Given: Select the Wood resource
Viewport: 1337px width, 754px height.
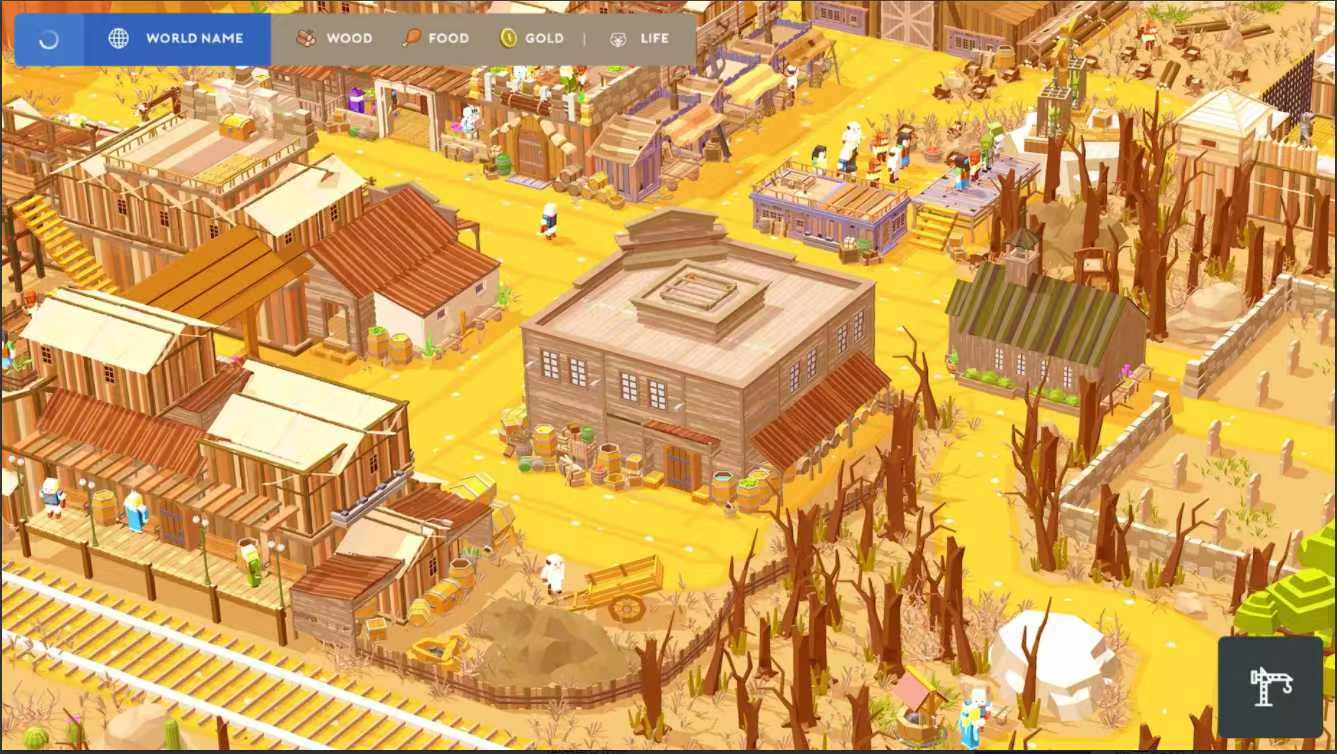Looking at the screenshot, I should (x=334, y=39).
